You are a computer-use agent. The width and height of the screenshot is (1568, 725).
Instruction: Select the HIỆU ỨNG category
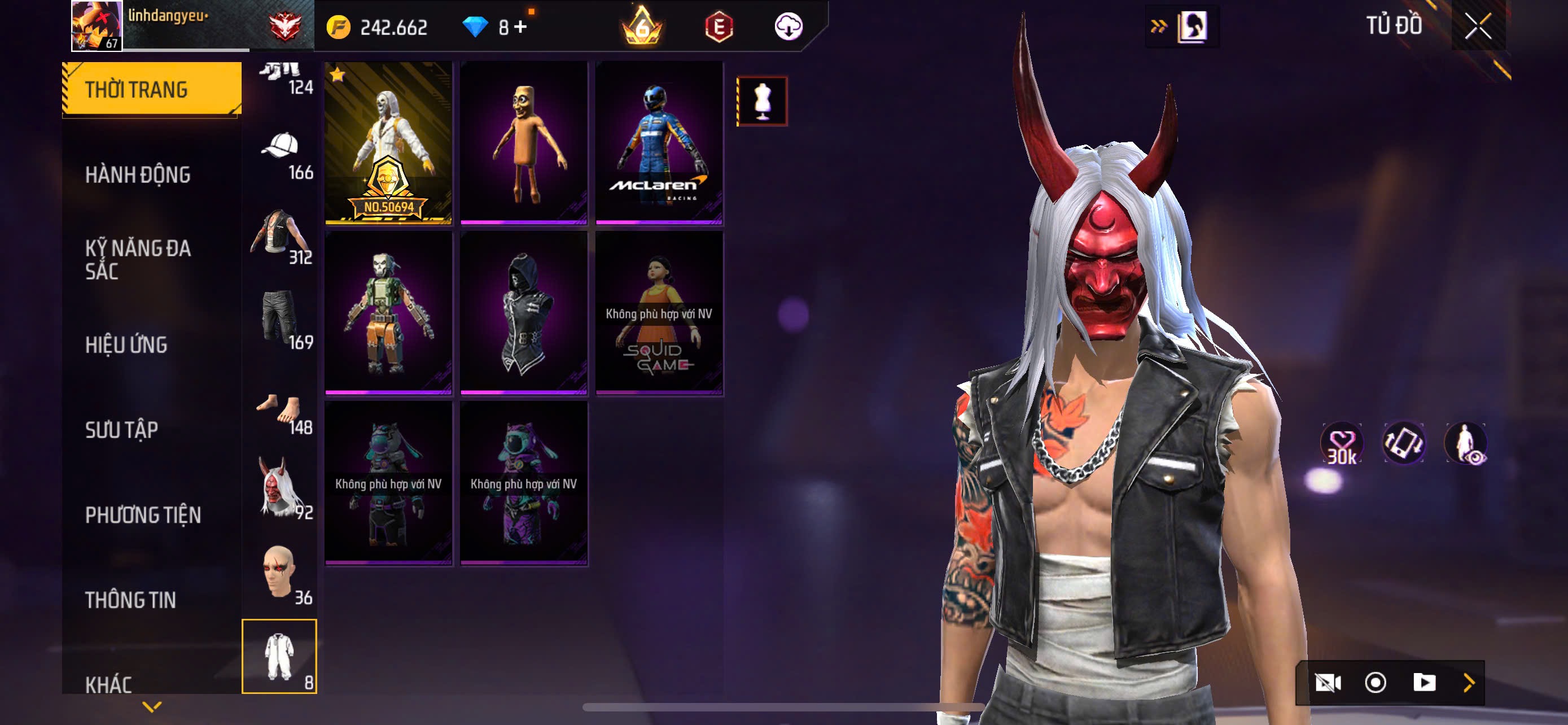point(126,344)
